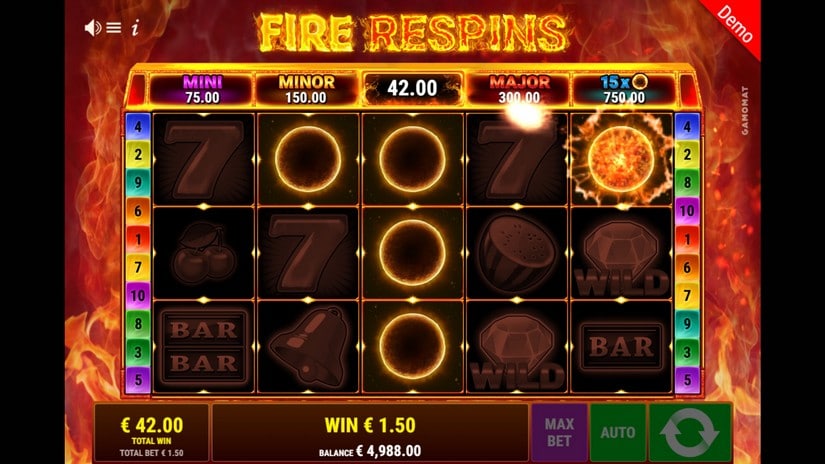Open the hamburger menu icon
Viewport: 825px width, 464px height.
tap(114, 27)
